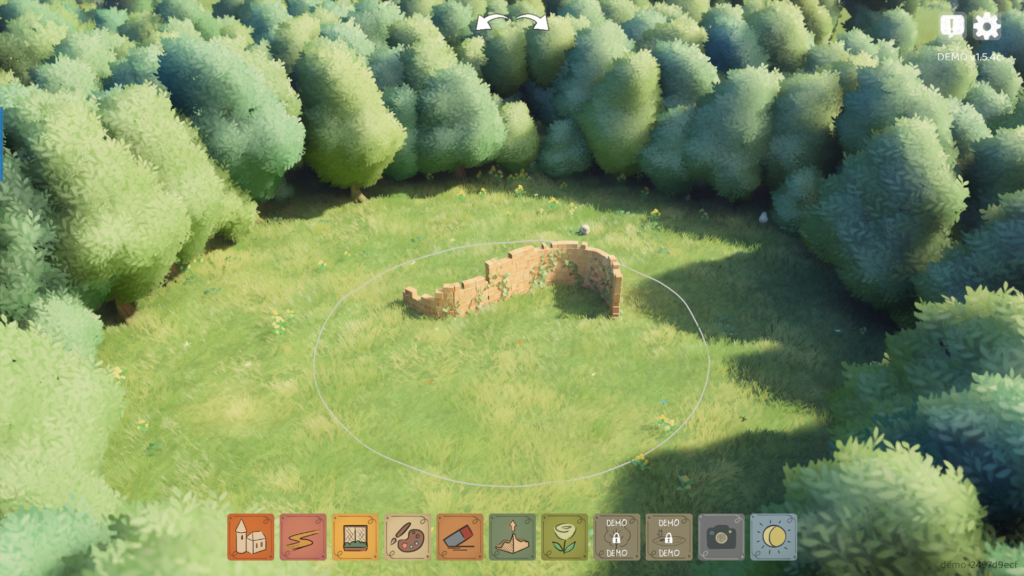Choose the path drawing tool
The height and width of the screenshot is (576, 1024).
tap(303, 537)
